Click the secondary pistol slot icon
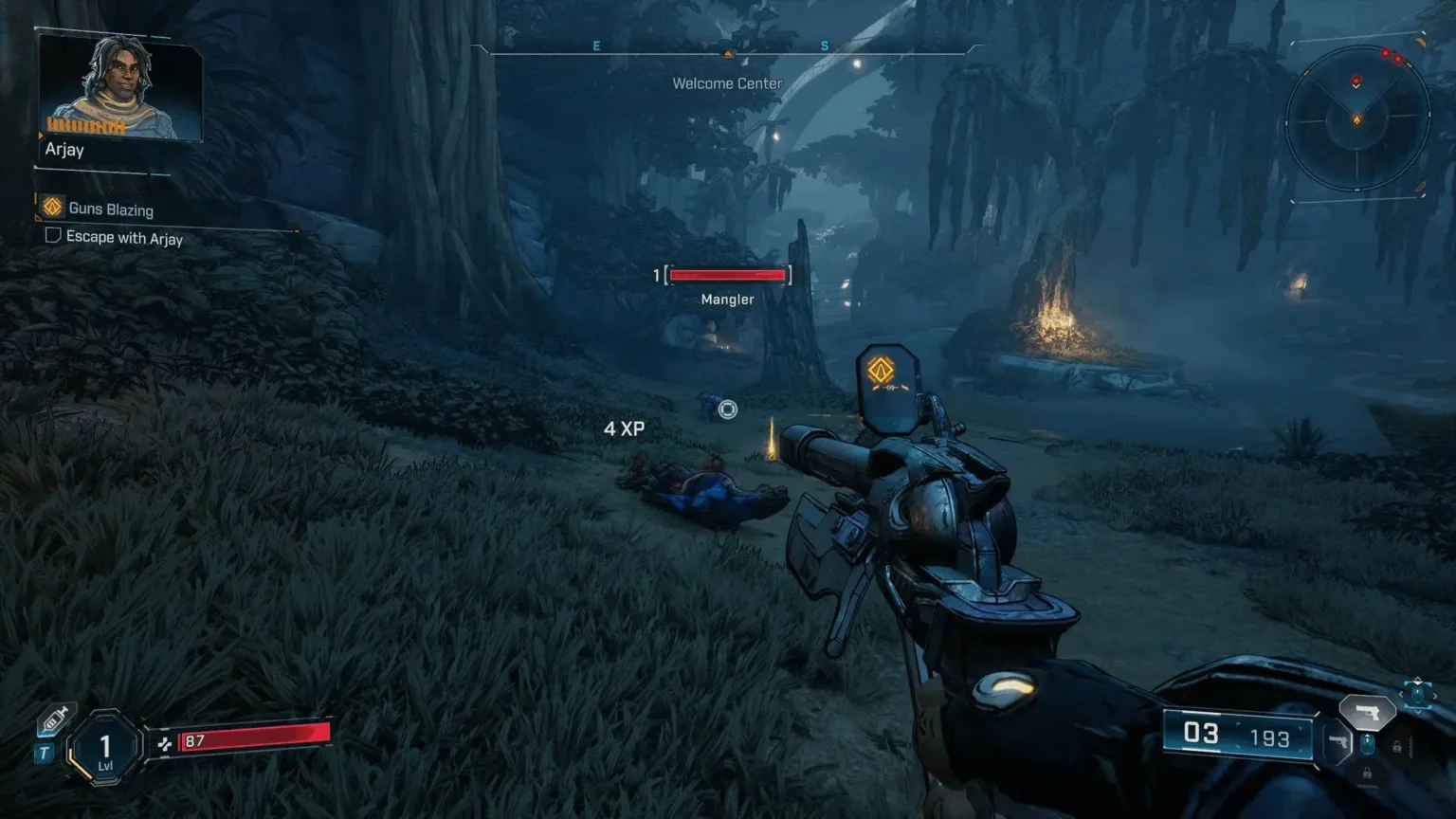 coord(1339,742)
